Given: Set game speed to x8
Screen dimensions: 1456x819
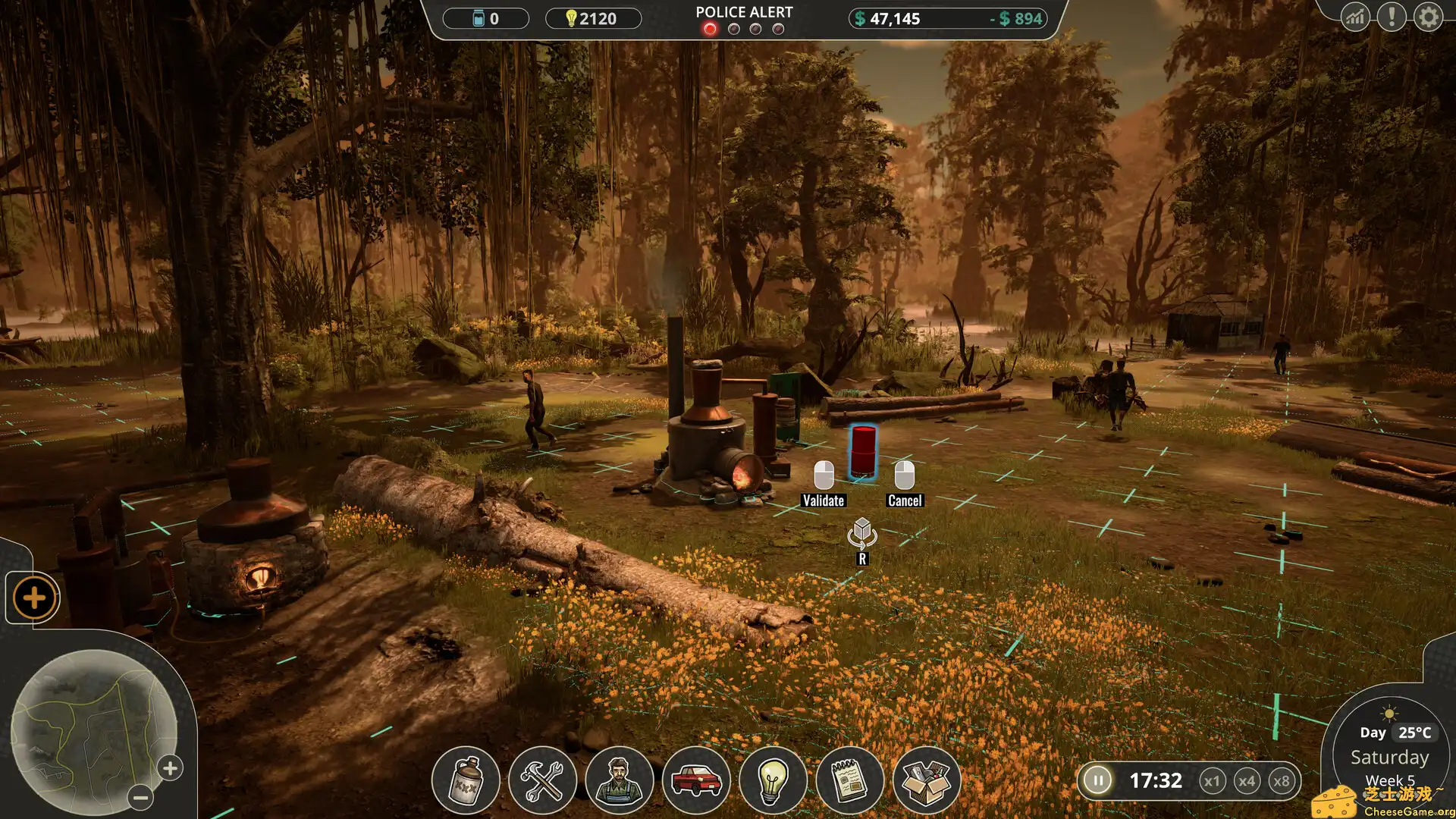Looking at the screenshot, I should [x=1282, y=781].
